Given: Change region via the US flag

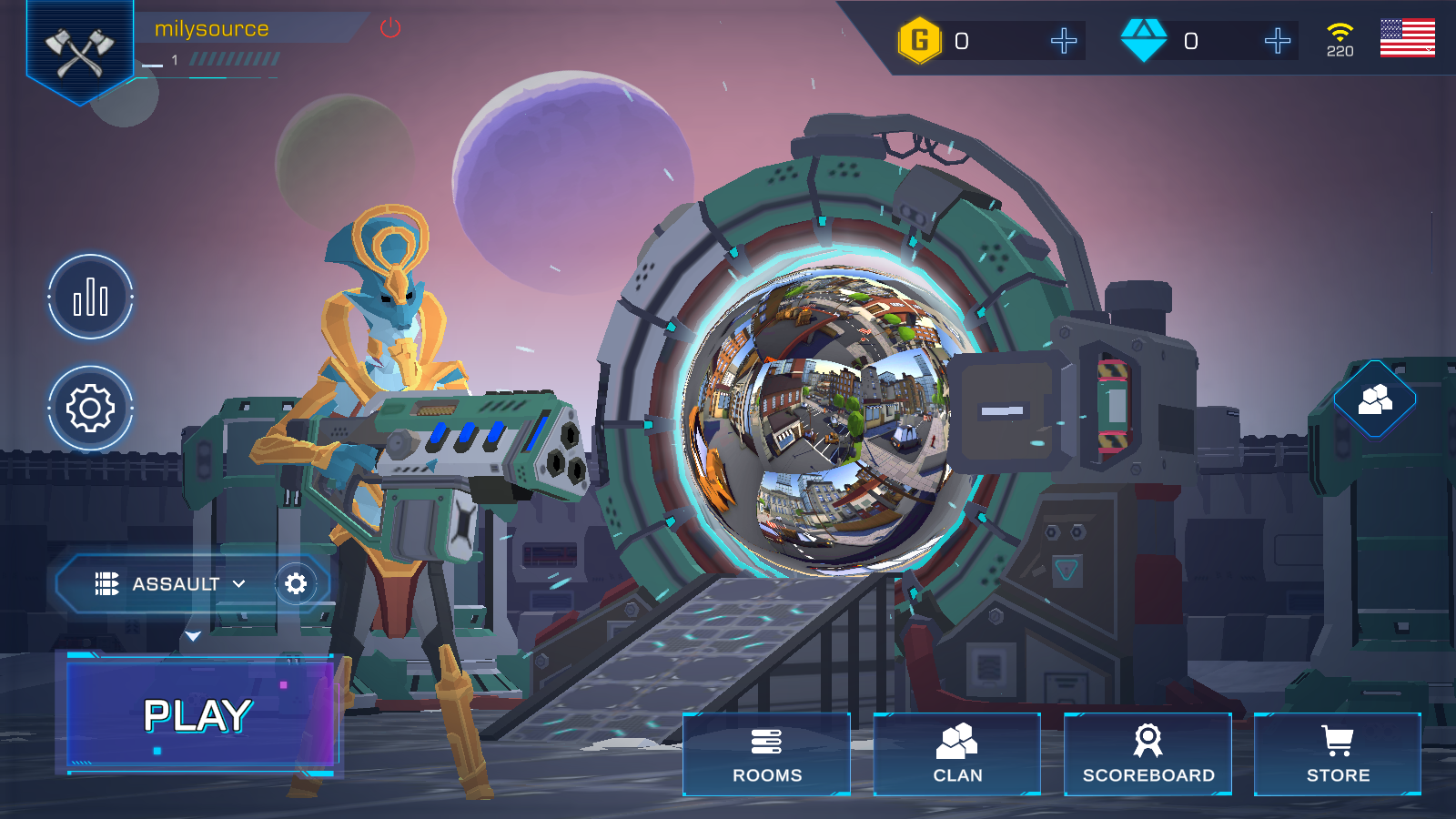Looking at the screenshot, I should [1407, 38].
